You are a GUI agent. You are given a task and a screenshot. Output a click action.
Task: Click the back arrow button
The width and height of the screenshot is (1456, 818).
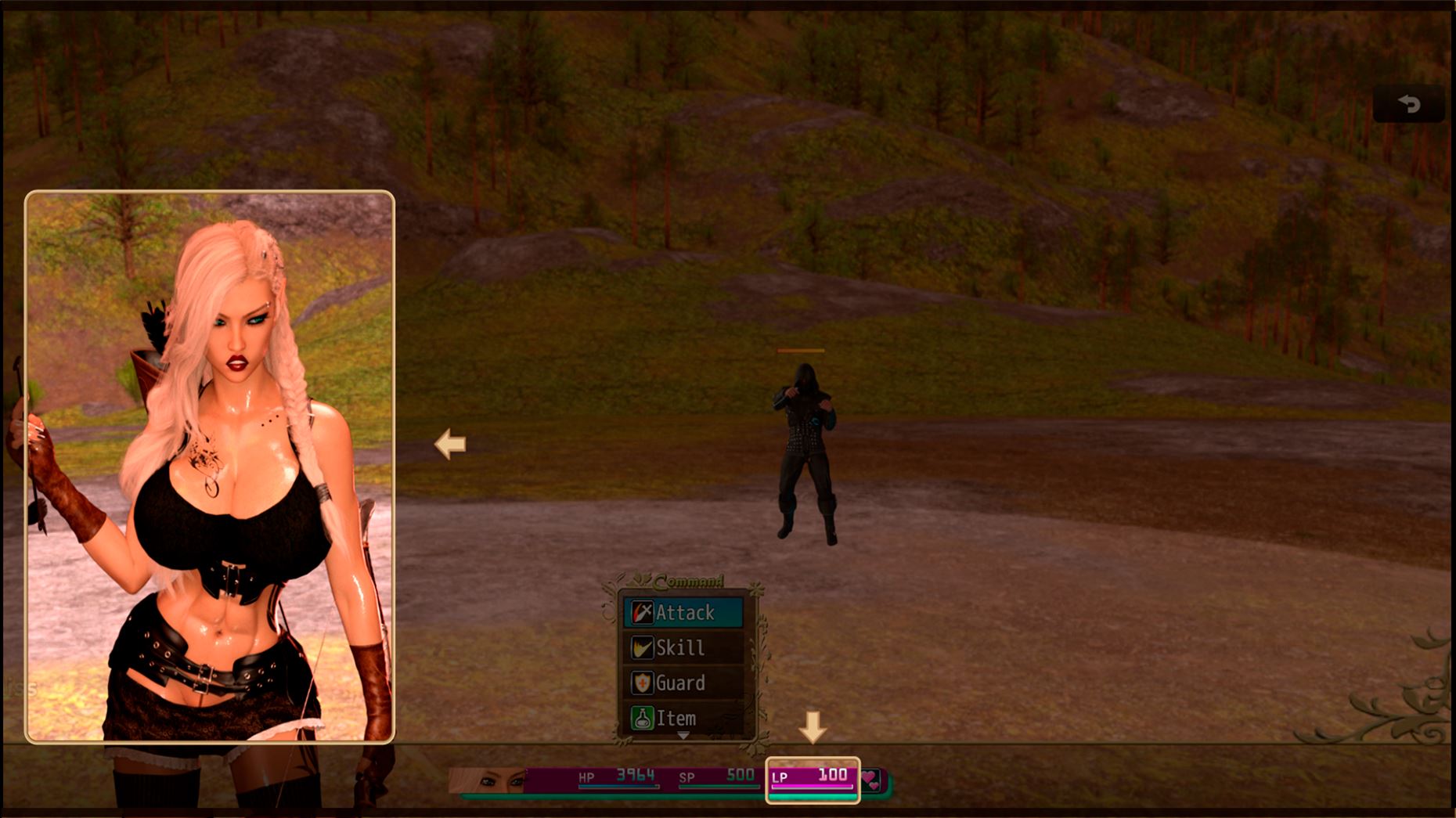[1409, 104]
